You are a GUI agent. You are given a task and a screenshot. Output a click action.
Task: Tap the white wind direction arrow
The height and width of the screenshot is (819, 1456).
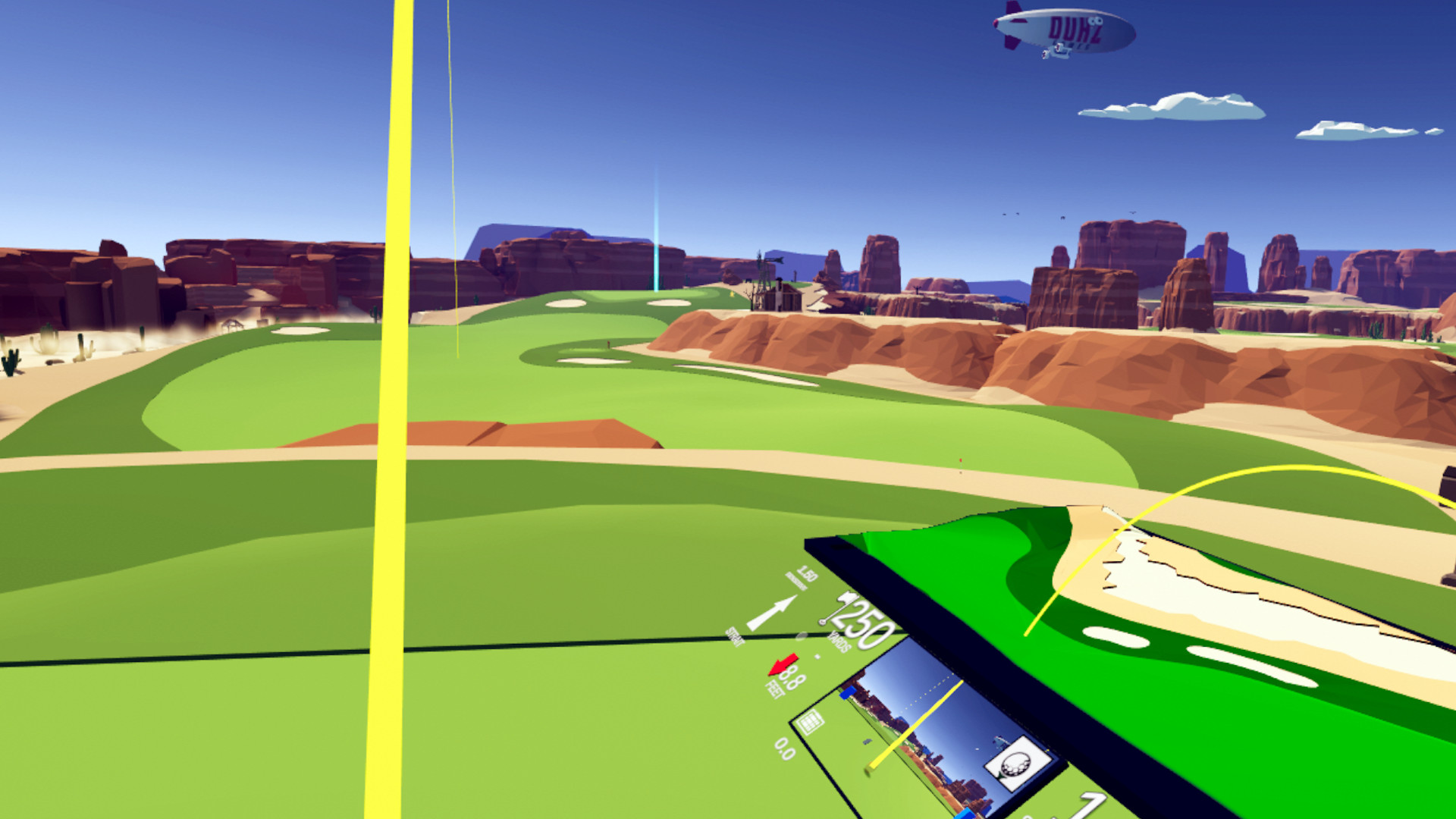pos(773,613)
